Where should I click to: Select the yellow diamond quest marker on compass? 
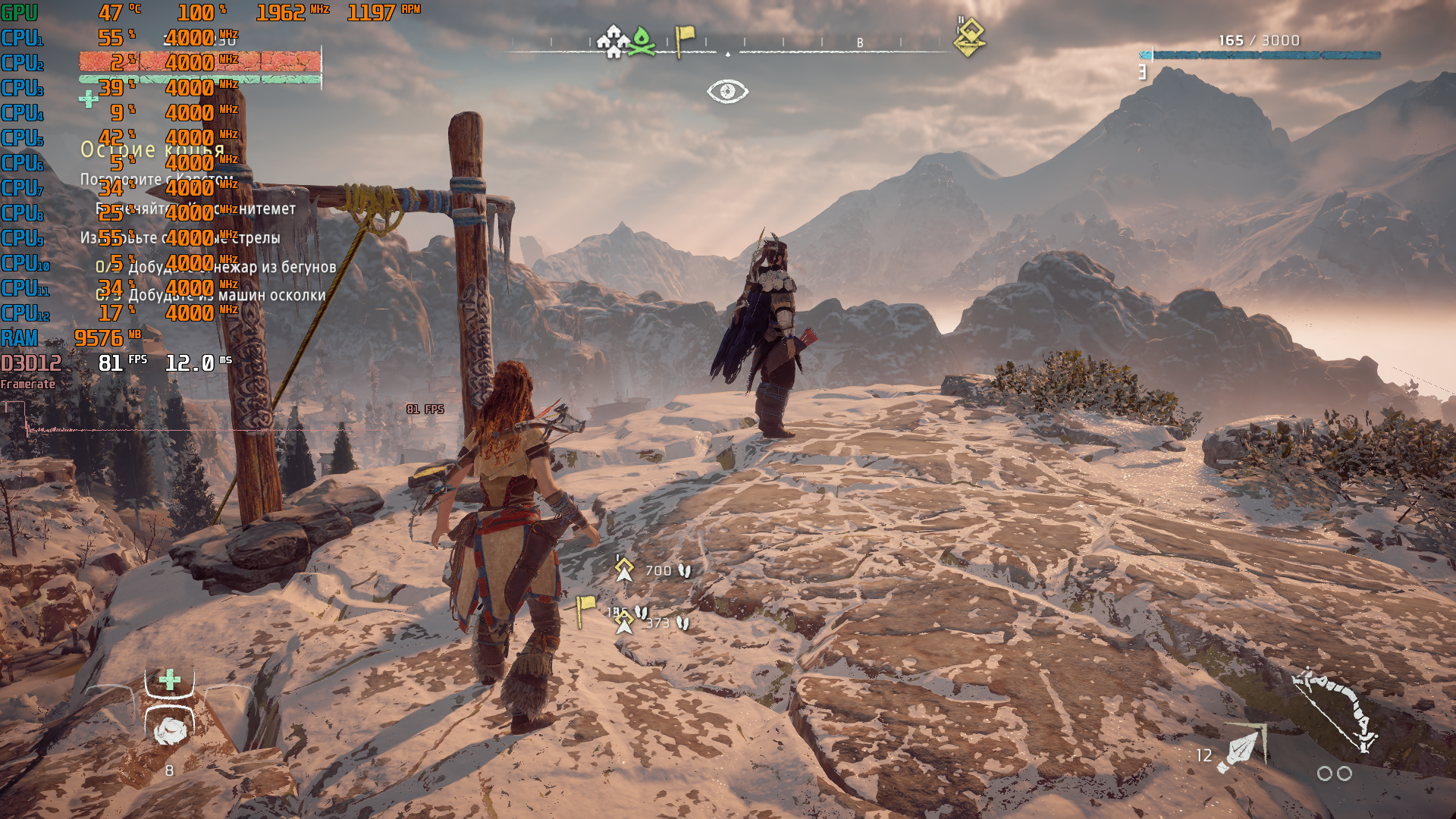969,38
